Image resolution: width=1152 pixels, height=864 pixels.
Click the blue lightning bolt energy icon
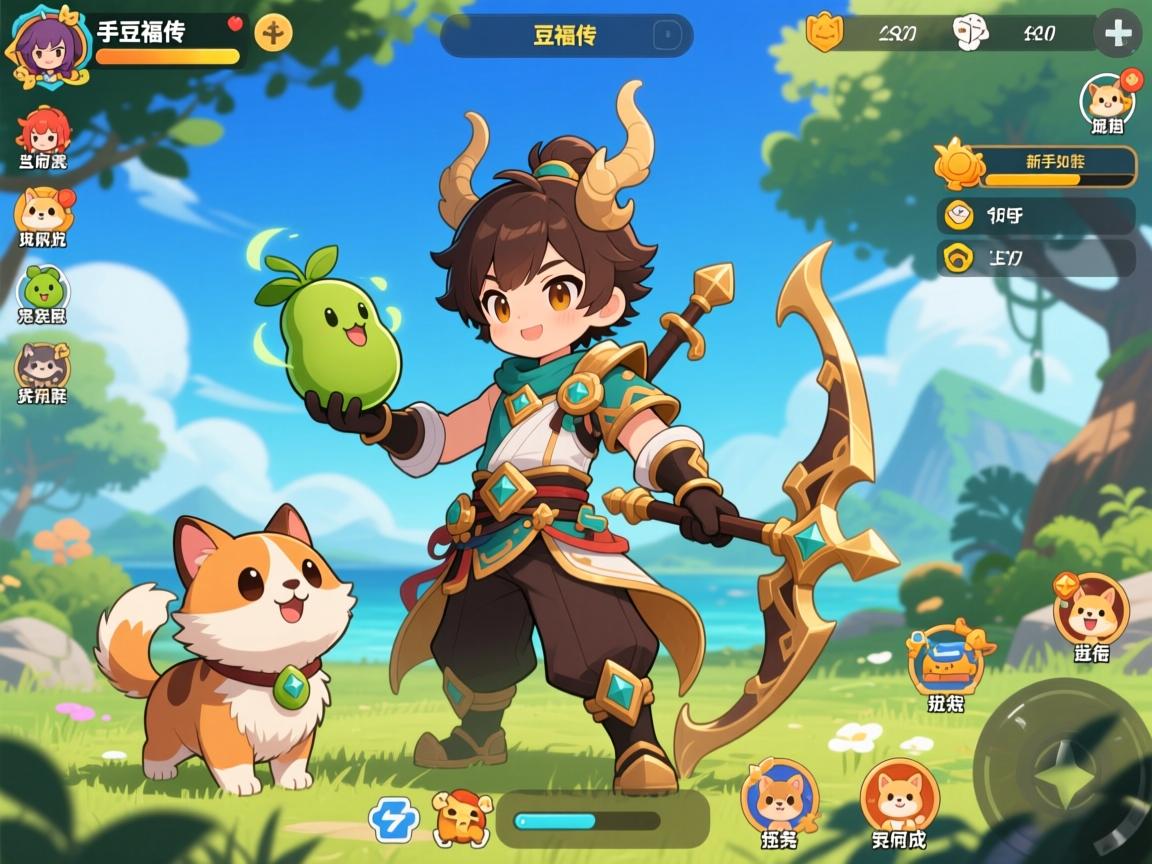point(393,820)
